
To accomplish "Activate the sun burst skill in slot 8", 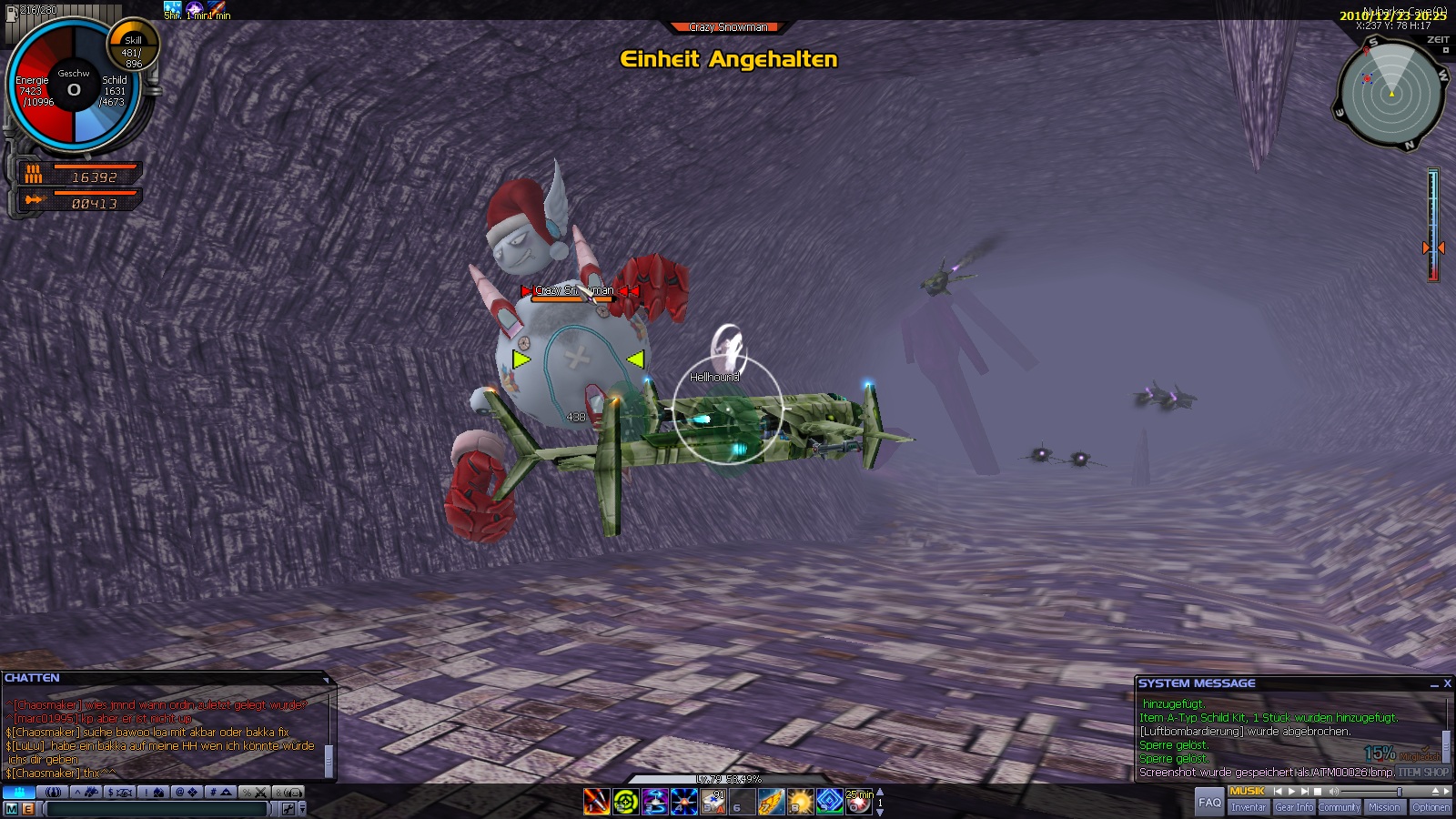I will click(x=800, y=802).
